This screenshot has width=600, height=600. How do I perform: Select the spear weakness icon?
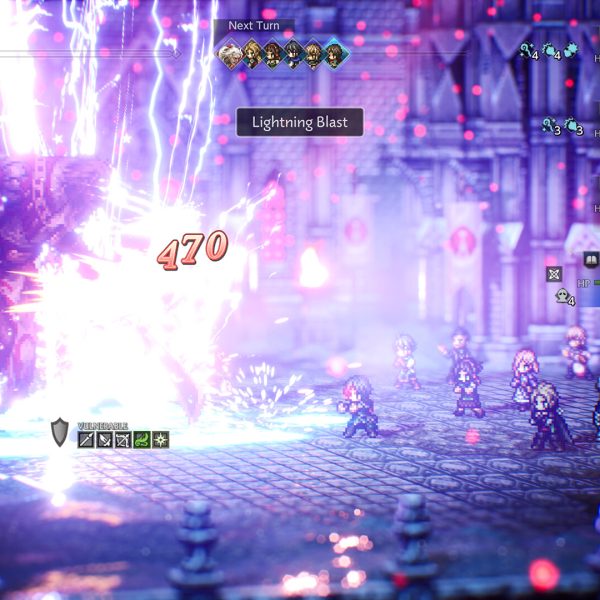tap(87, 439)
